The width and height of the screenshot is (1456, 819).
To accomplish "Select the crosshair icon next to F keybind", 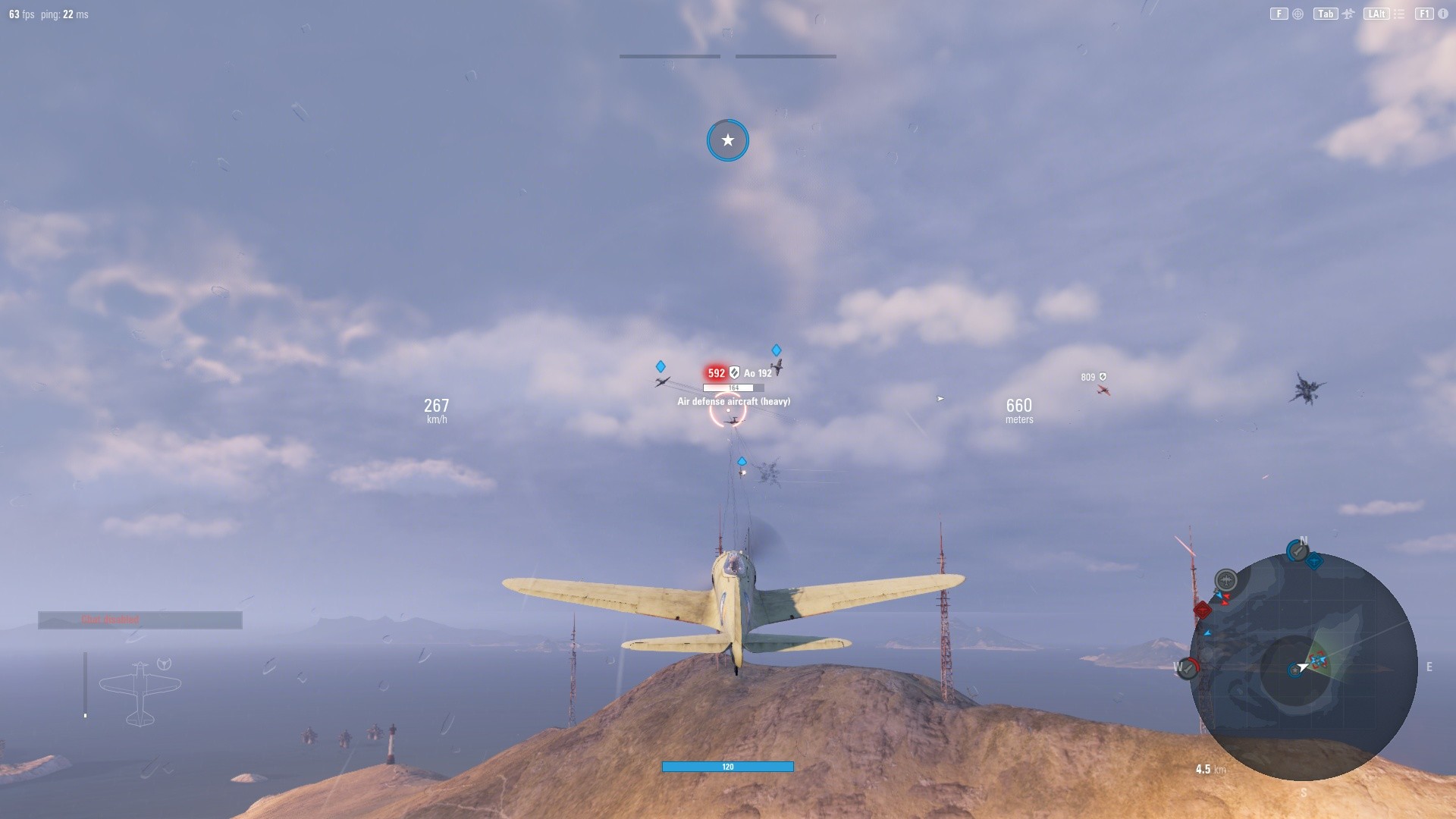I will (1298, 13).
